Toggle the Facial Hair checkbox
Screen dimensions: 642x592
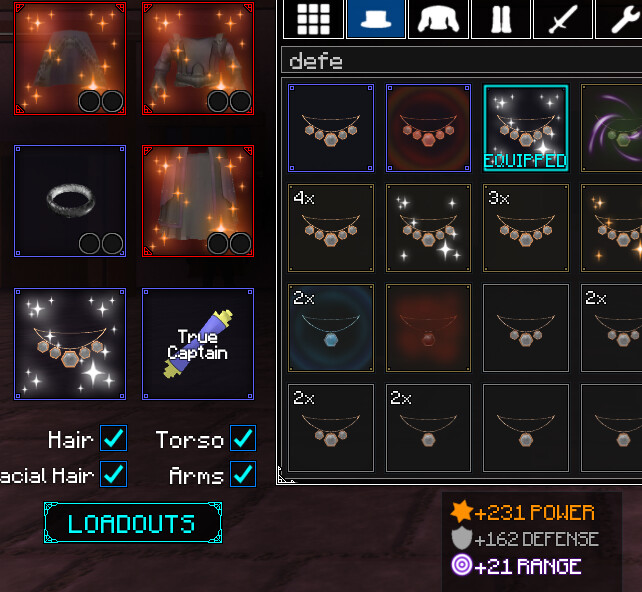coord(114,474)
